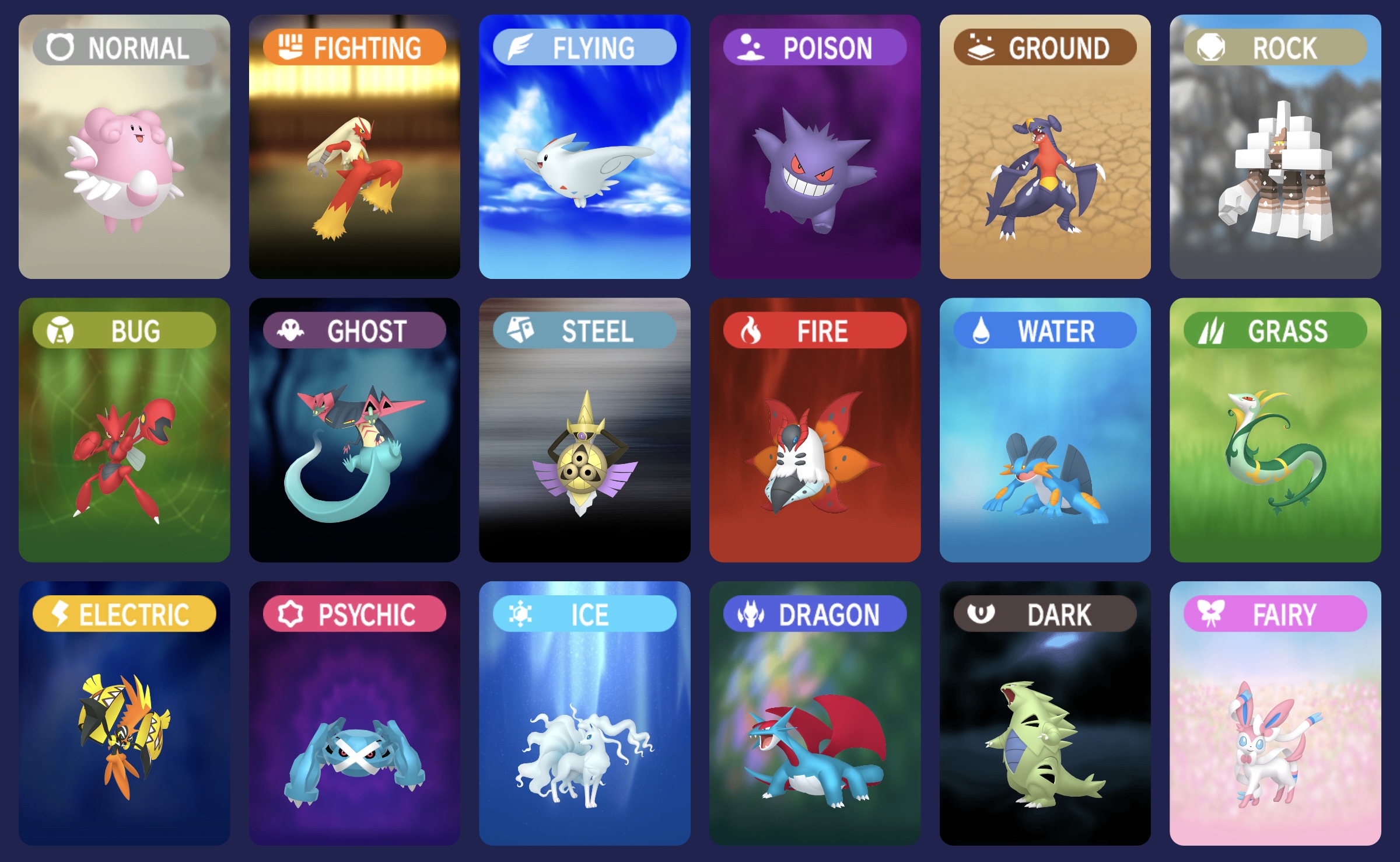The width and height of the screenshot is (1400, 862).
Task: Choose the Fighting type card with Blaziken
Action: (354, 146)
